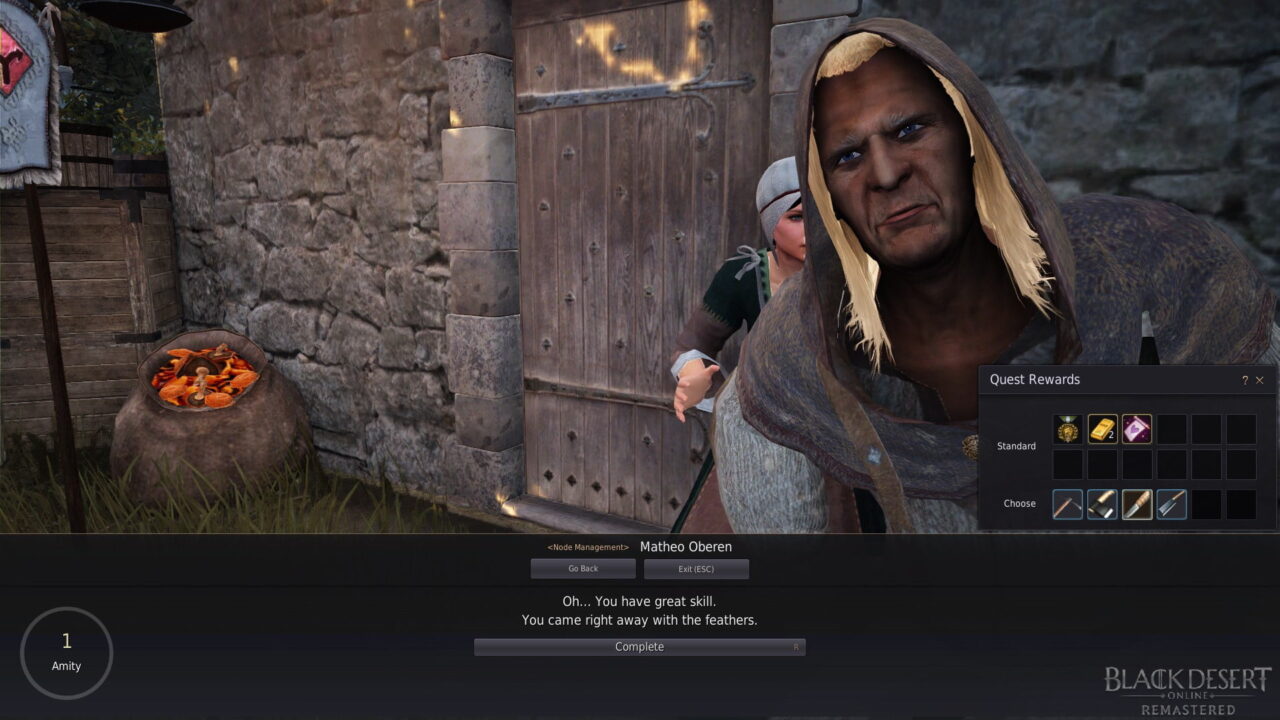Deselect the highlighted butcher knife choice
The image size is (1280, 720).
tap(1136, 504)
